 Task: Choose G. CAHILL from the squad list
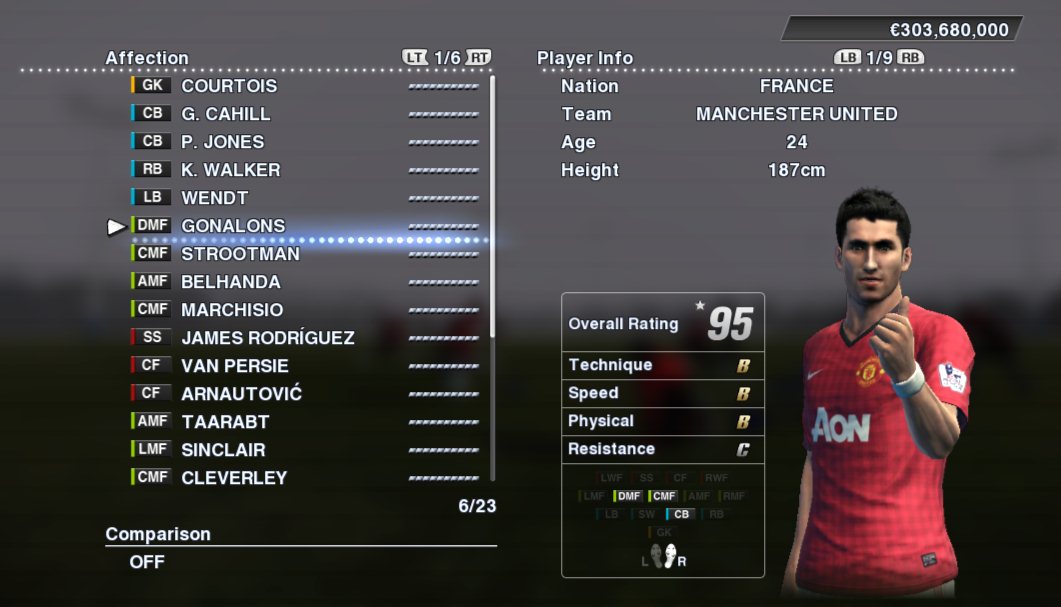pyautogui.click(x=225, y=114)
